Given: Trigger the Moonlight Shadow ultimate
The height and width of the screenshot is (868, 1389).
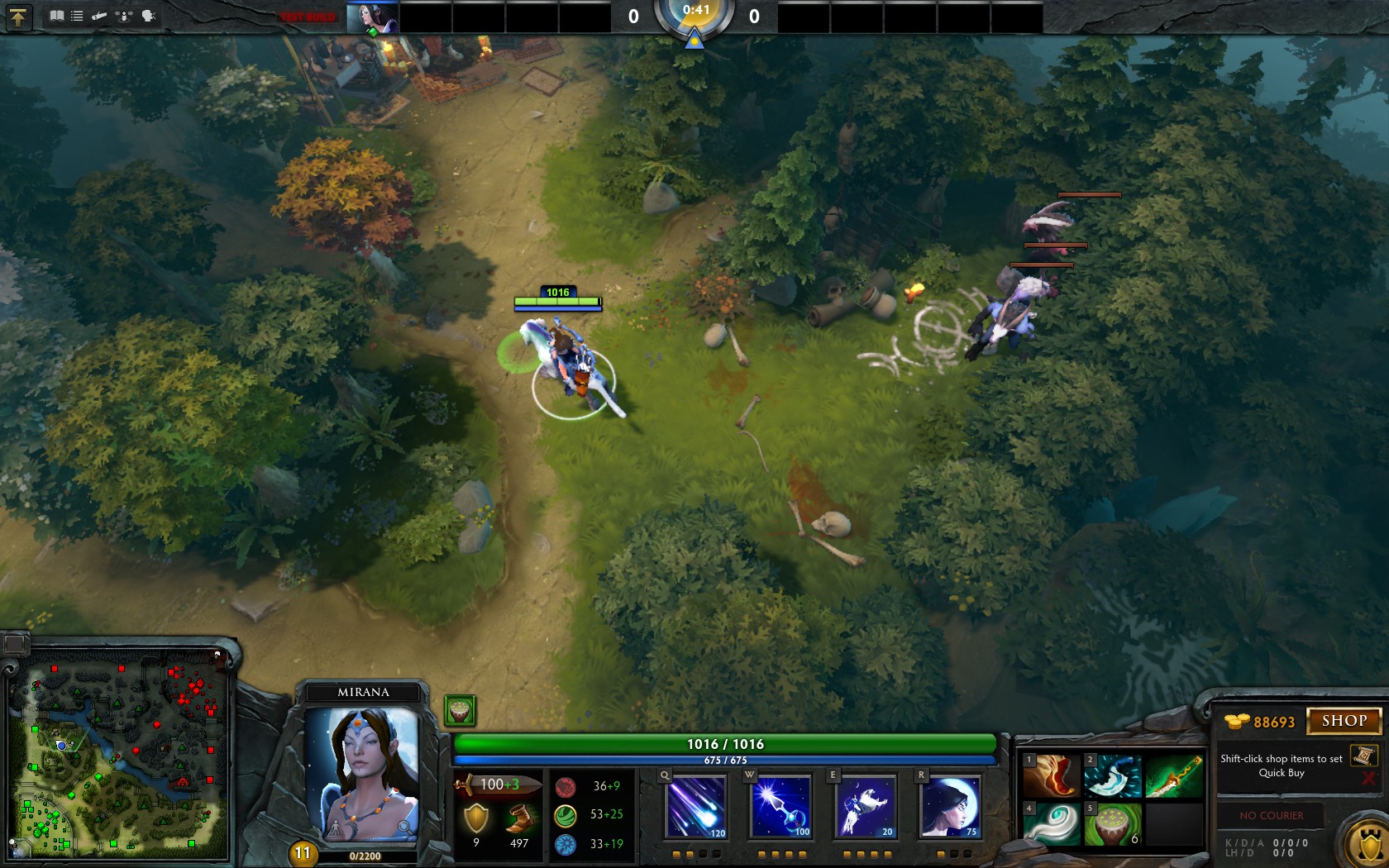Looking at the screenshot, I should coord(950,807).
